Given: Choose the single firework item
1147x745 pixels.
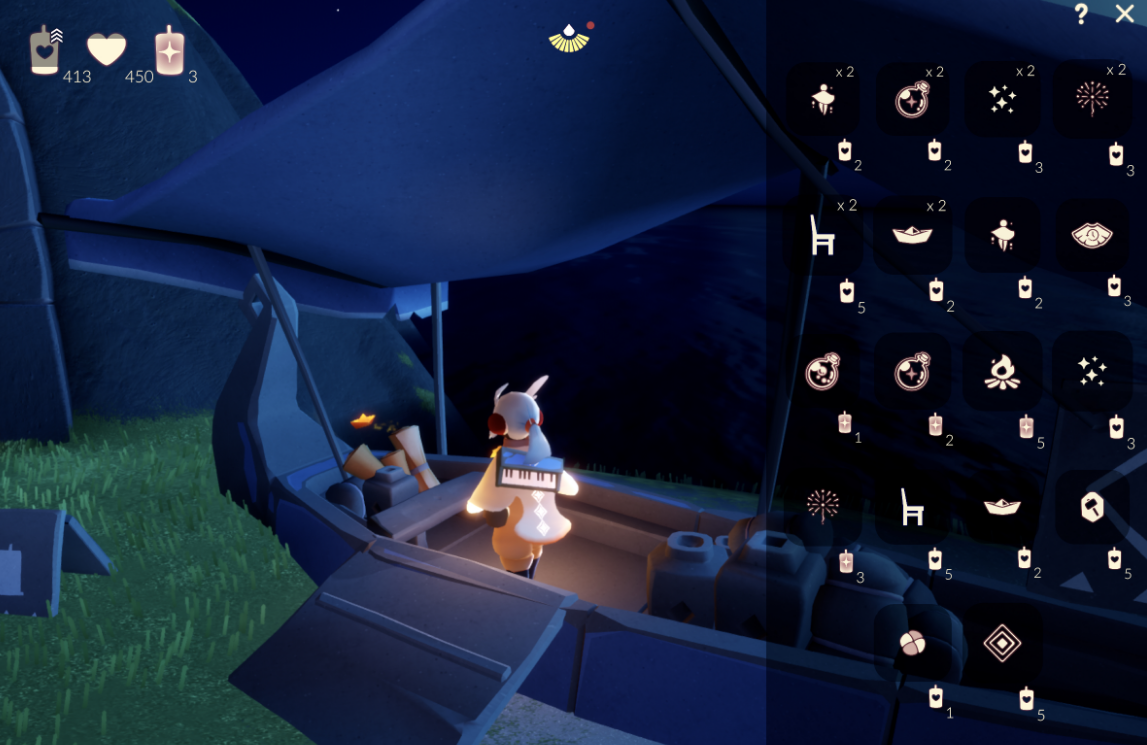Looking at the screenshot, I should 823,507.
